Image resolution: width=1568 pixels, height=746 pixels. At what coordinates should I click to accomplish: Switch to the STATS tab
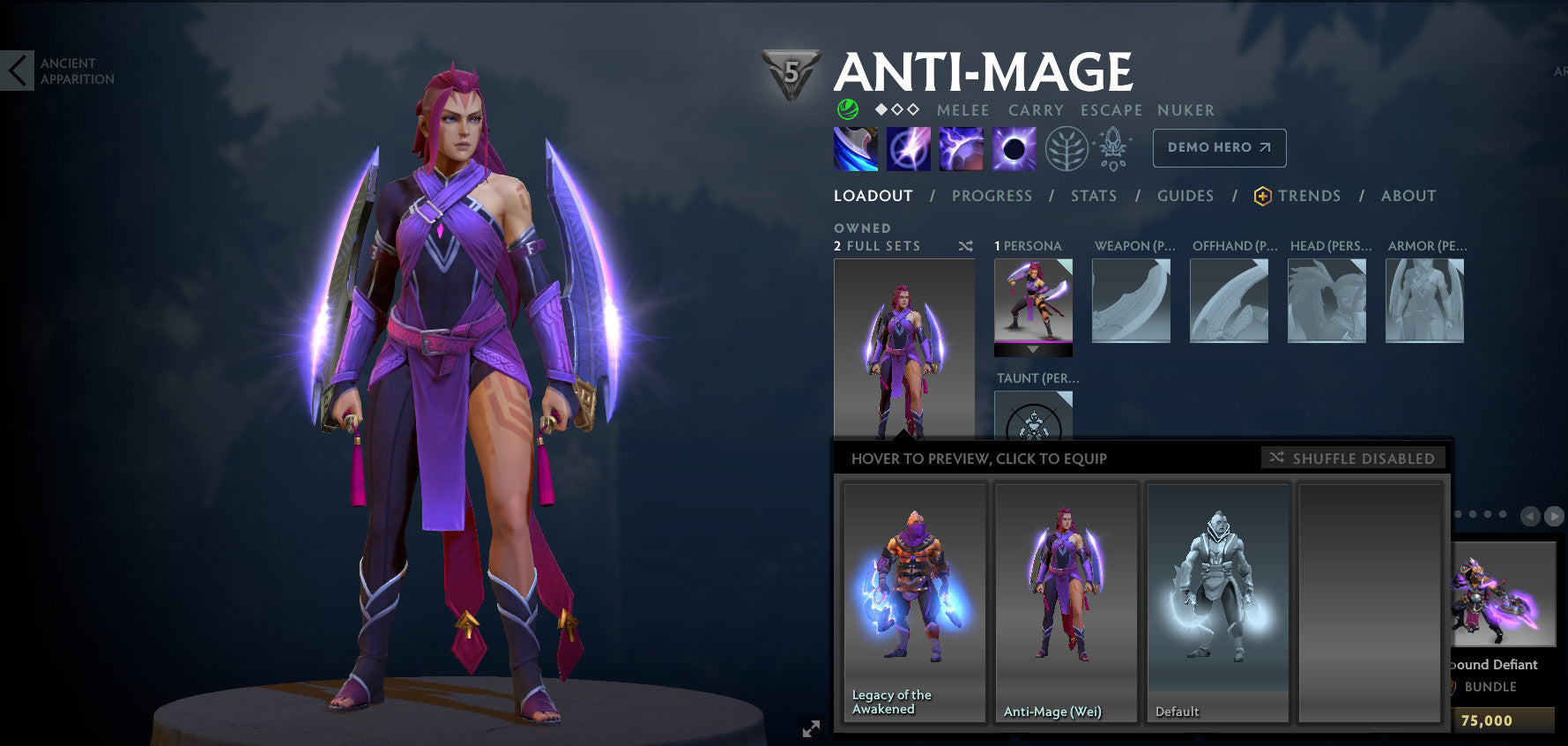click(x=1093, y=196)
